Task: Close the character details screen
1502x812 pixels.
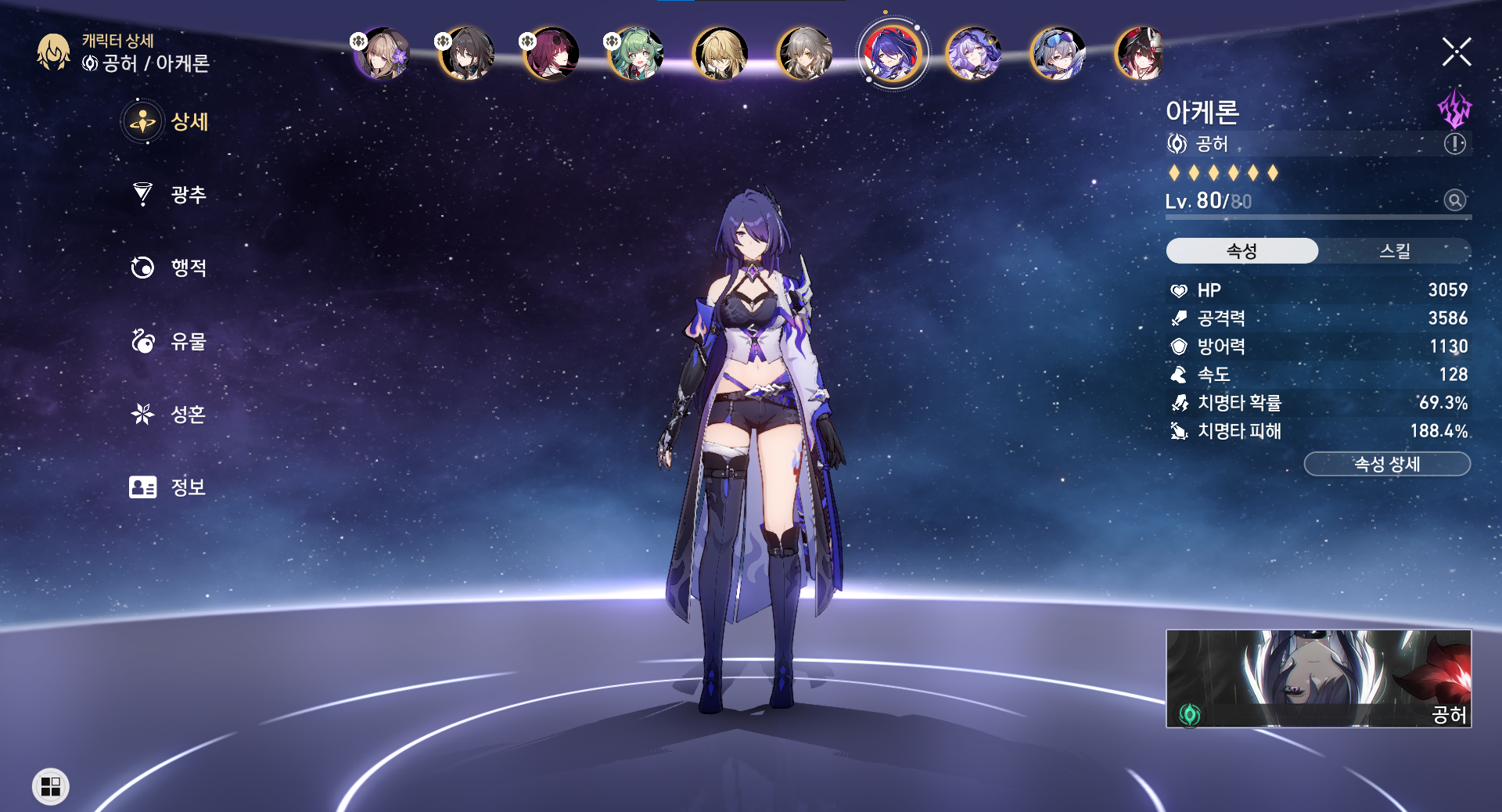Action: (1456, 52)
